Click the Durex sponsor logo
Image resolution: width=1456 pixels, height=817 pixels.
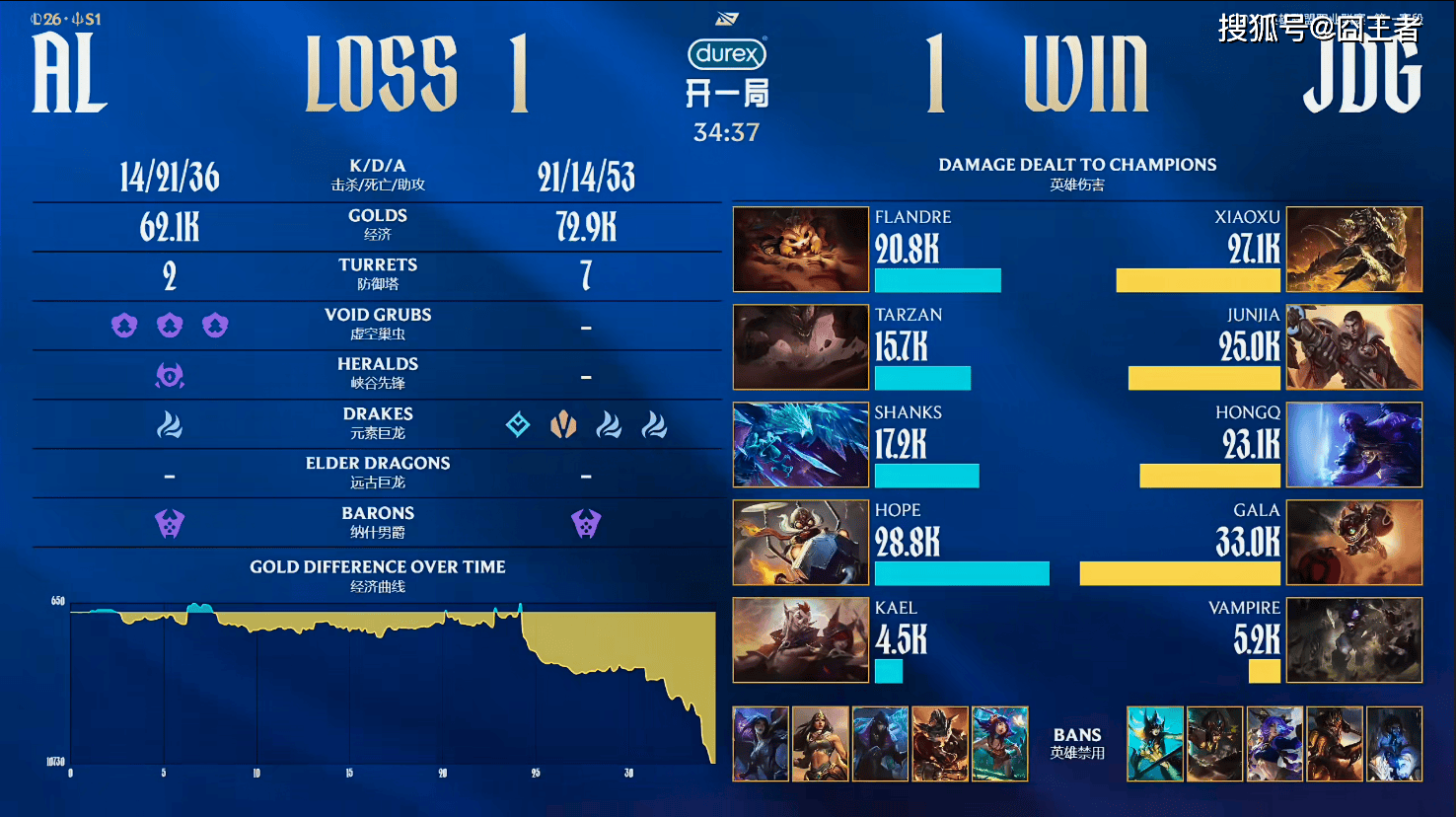pyautogui.click(x=727, y=53)
